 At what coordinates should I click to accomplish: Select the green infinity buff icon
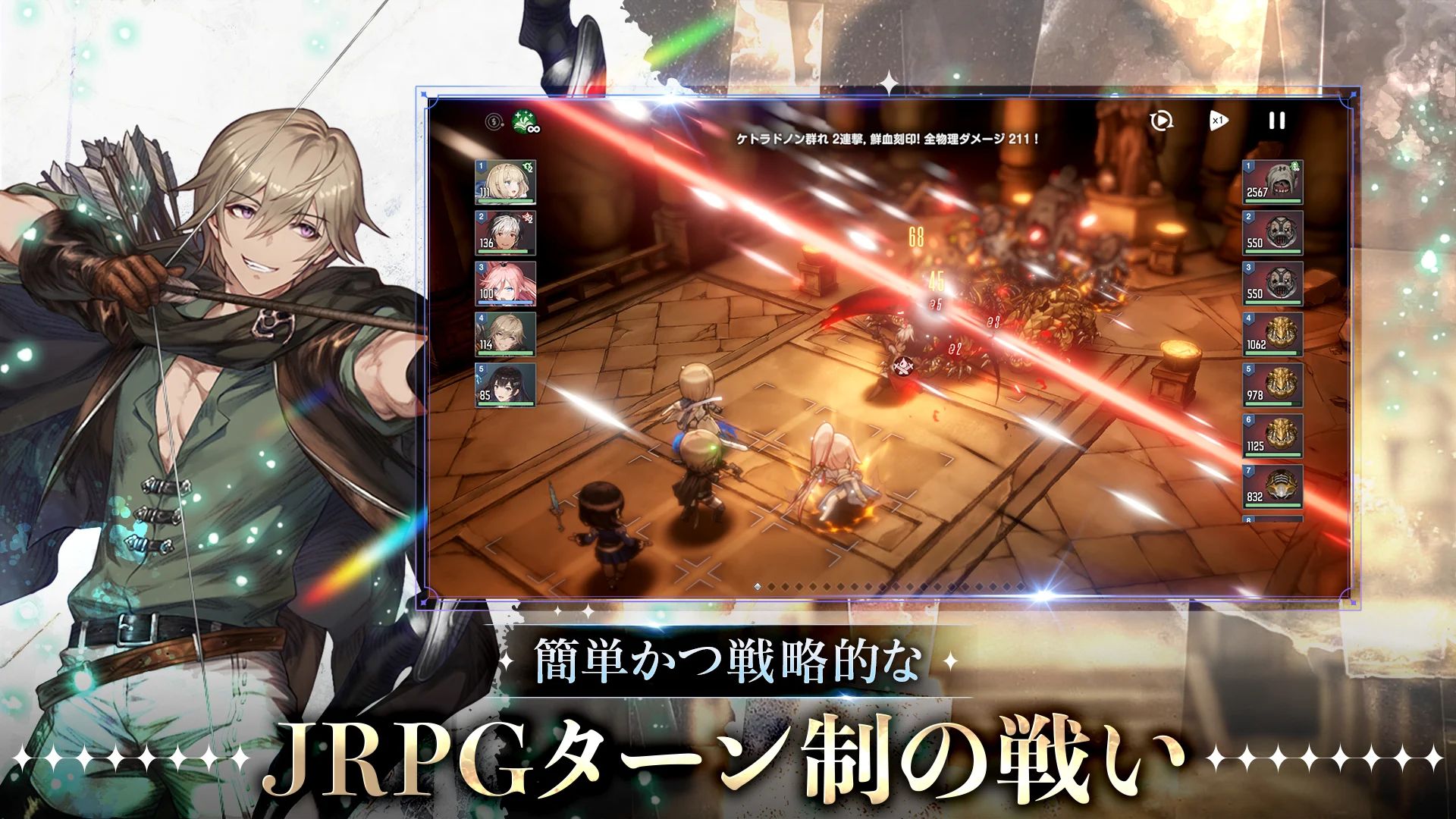click(526, 121)
